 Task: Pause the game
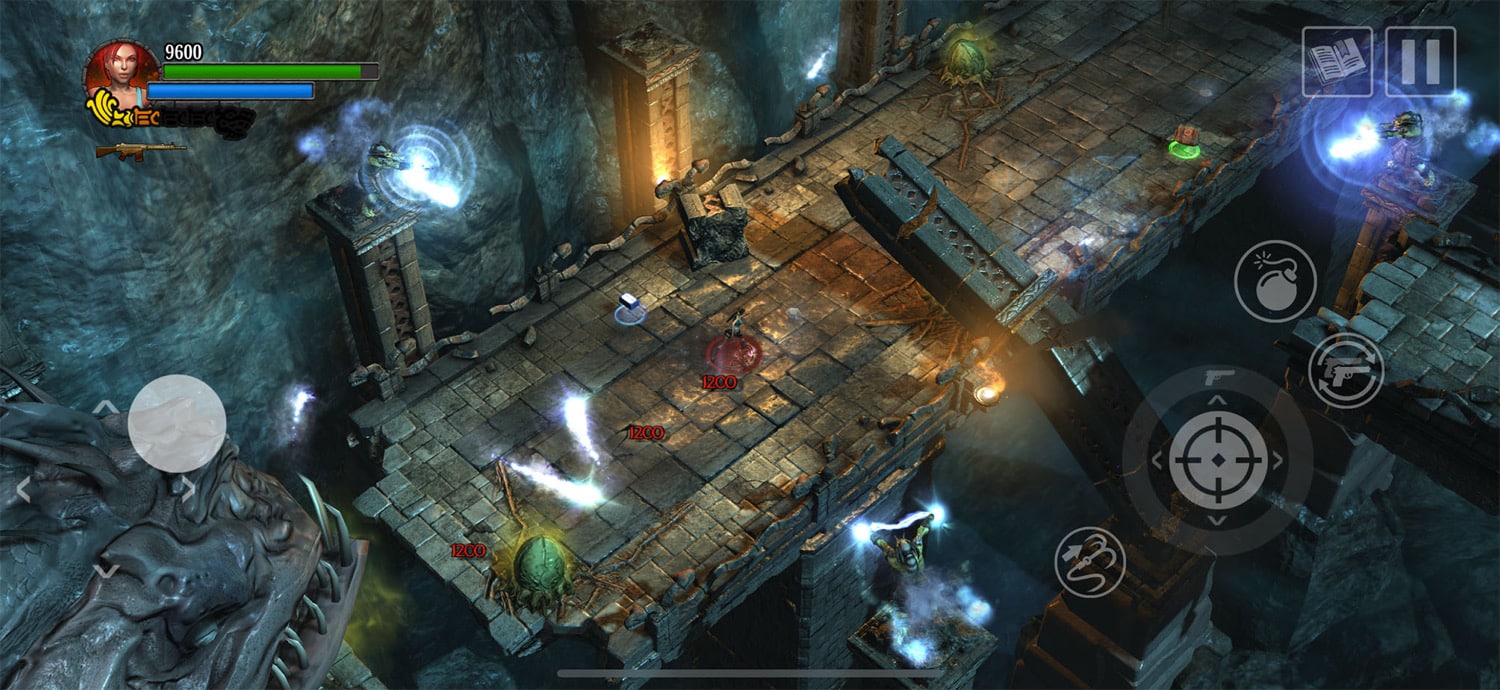[x=1420, y=62]
